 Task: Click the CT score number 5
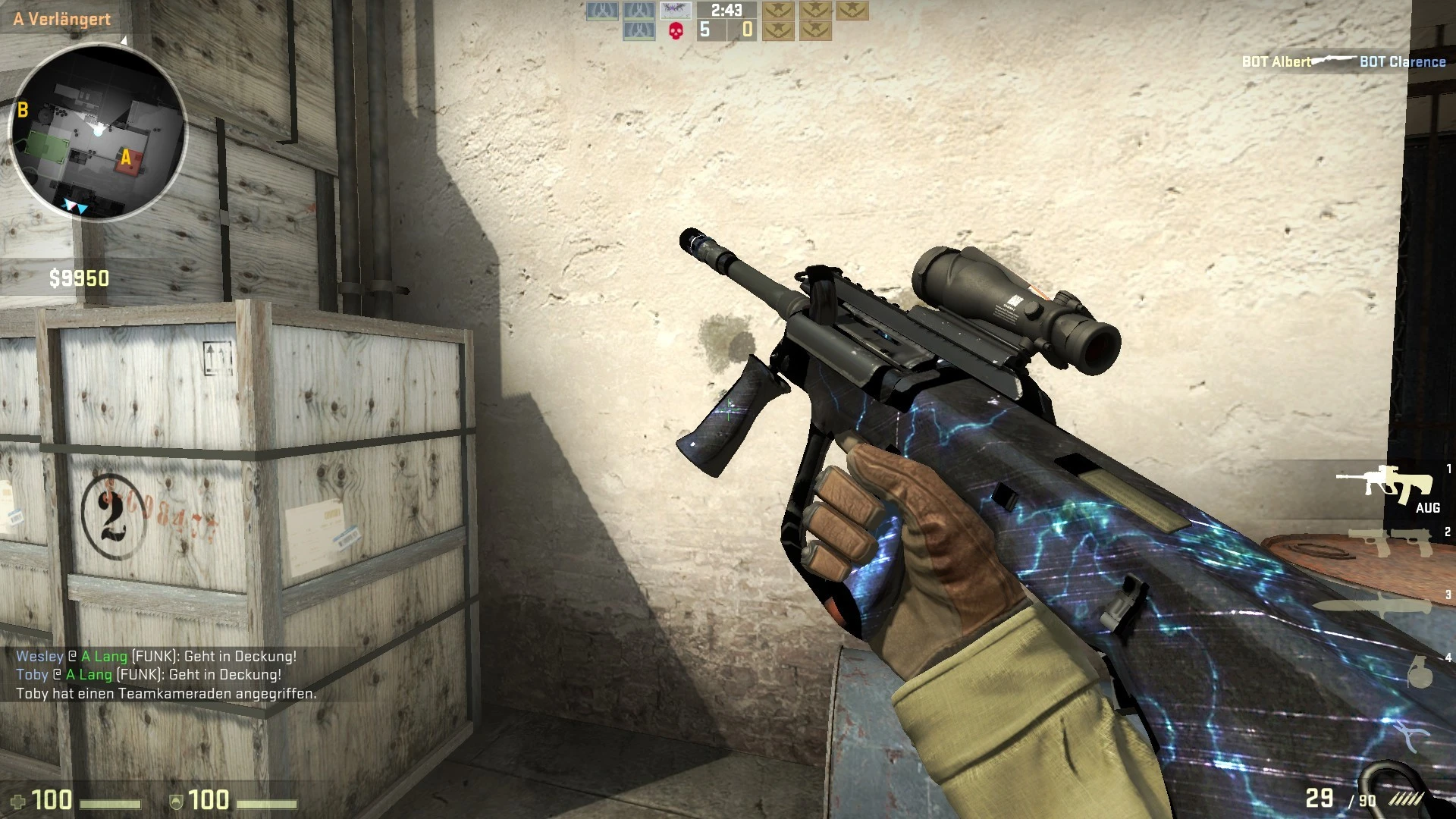(705, 30)
